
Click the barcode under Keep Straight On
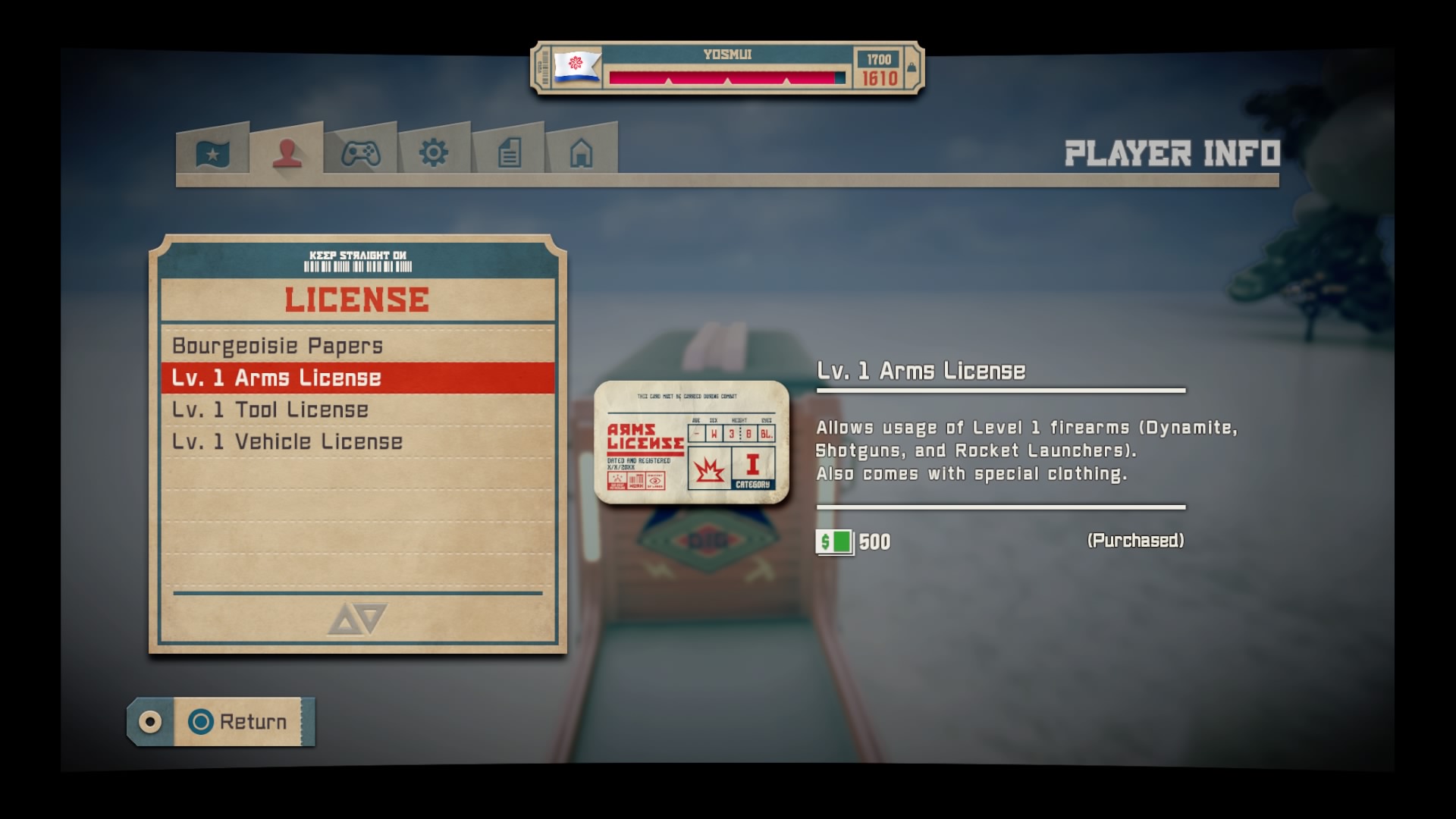pyautogui.click(x=357, y=267)
